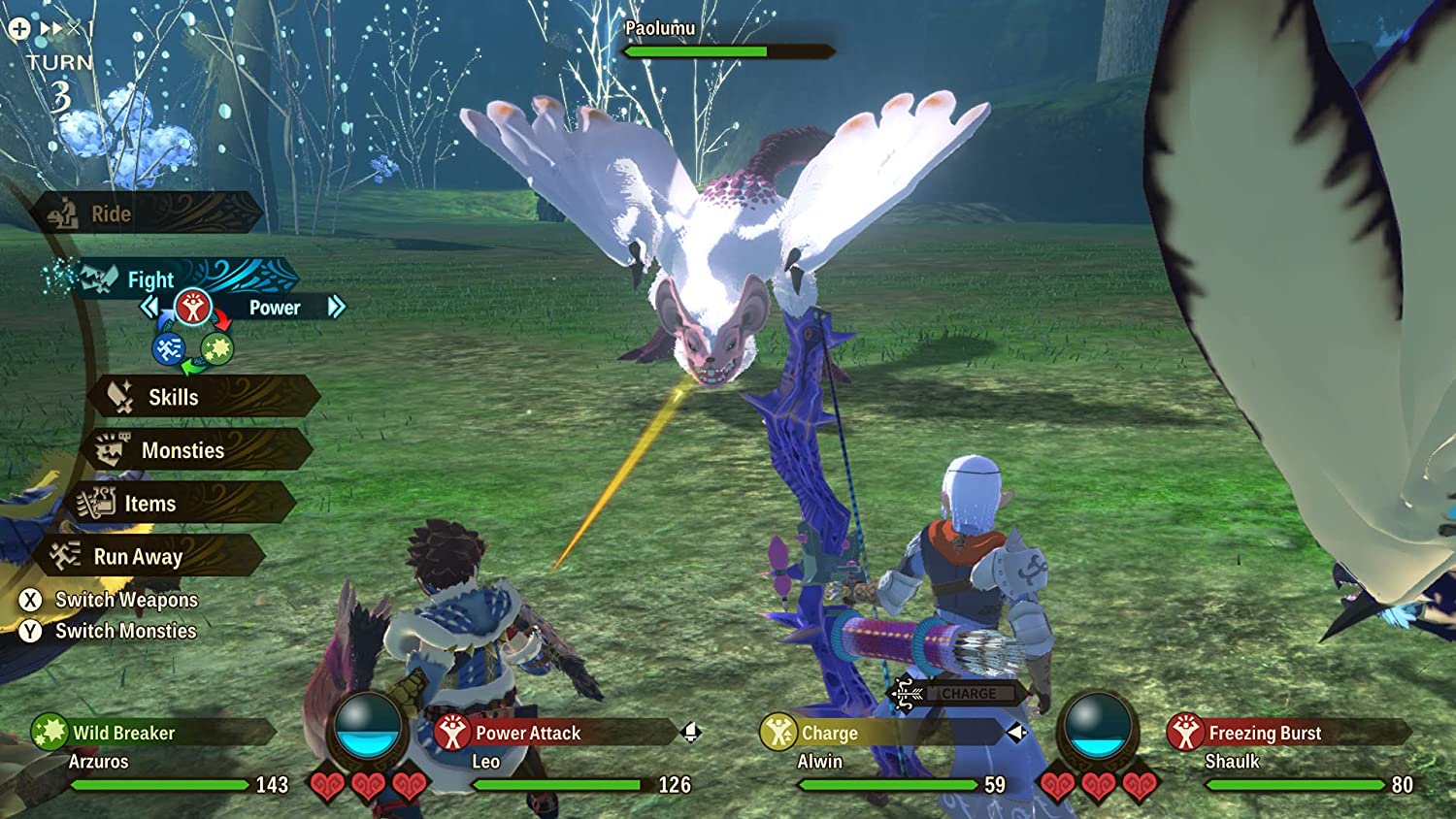
Task: Cycle attack type with right arrow
Action: click(x=336, y=308)
